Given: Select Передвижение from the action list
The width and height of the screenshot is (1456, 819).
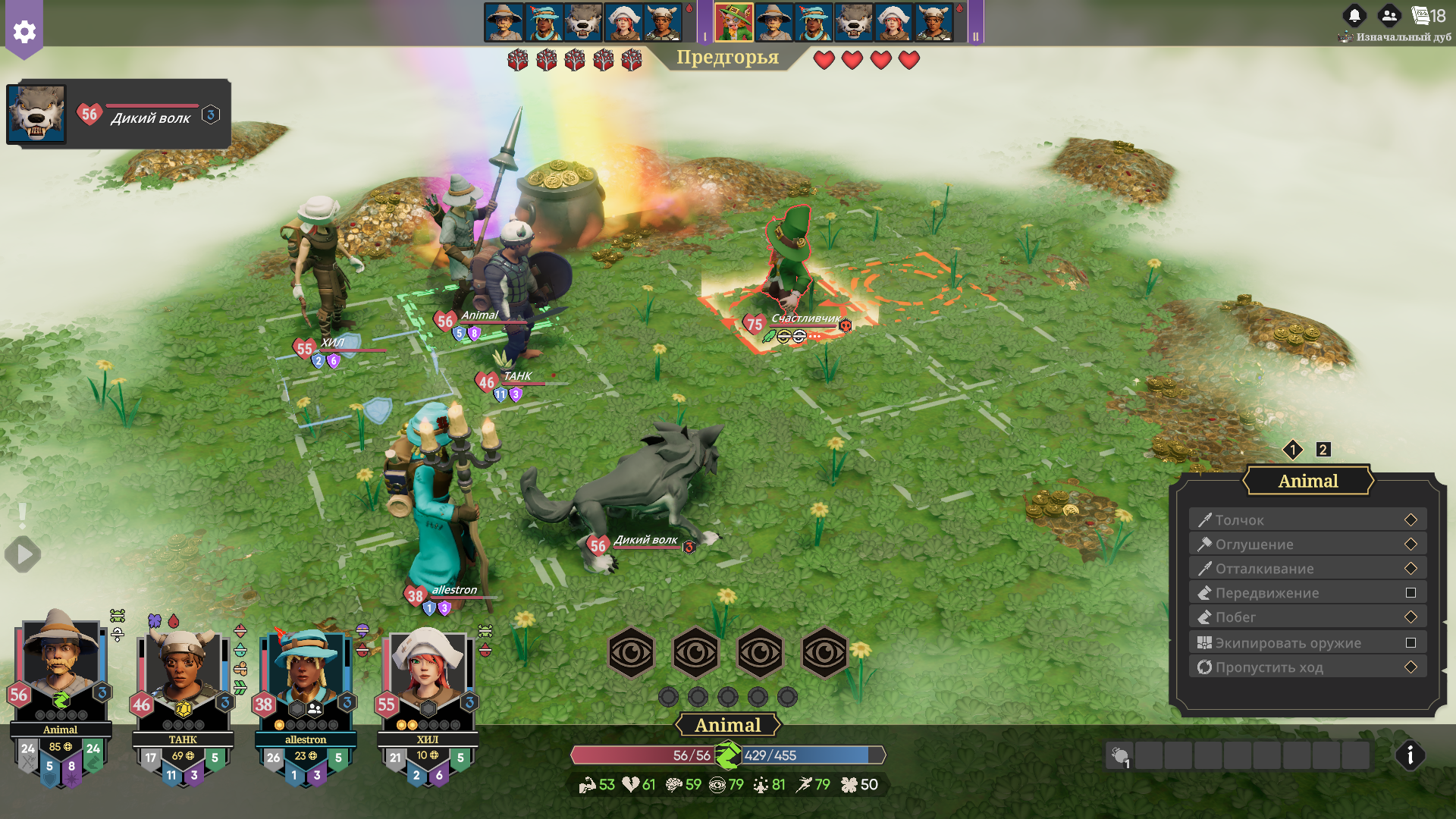Looking at the screenshot, I should click(x=1307, y=592).
